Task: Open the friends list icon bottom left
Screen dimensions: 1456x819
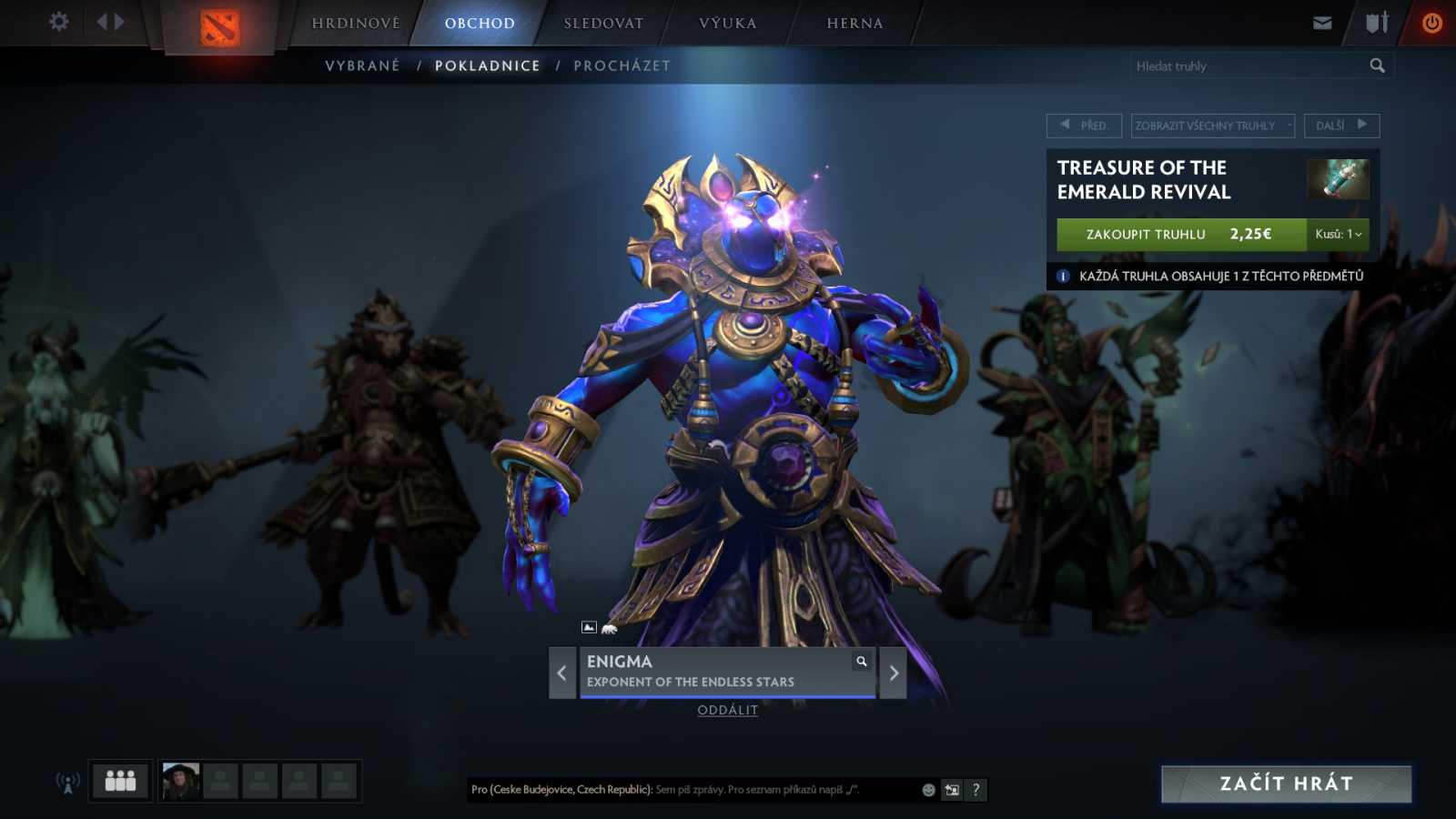Action: (x=119, y=781)
